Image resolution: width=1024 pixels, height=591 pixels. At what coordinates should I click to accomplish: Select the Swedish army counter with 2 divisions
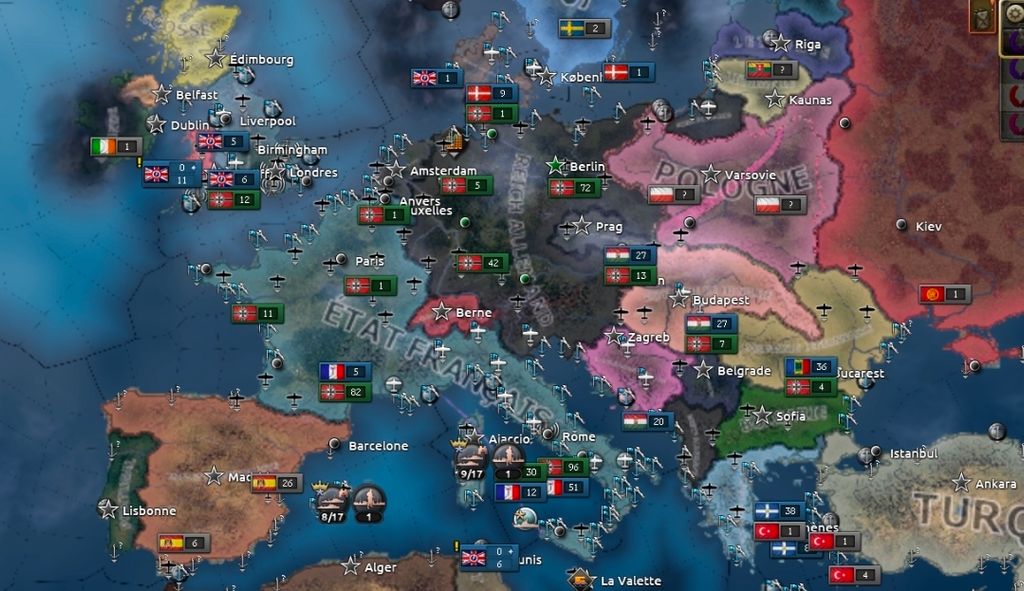point(584,28)
